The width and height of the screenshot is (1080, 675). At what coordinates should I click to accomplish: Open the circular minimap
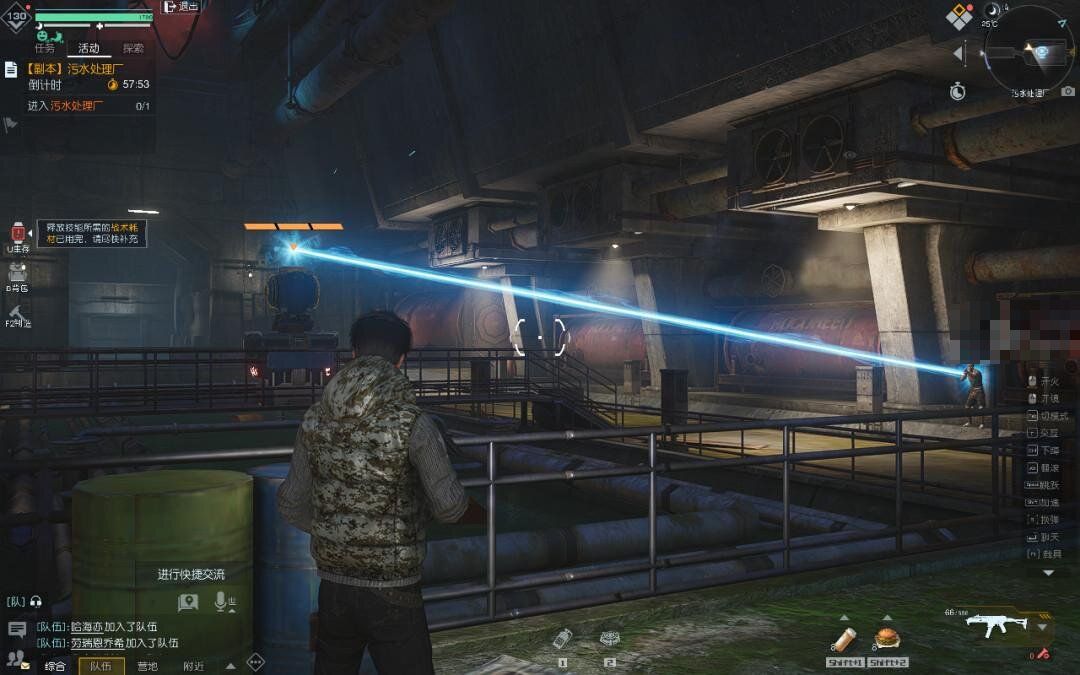pos(1029,50)
